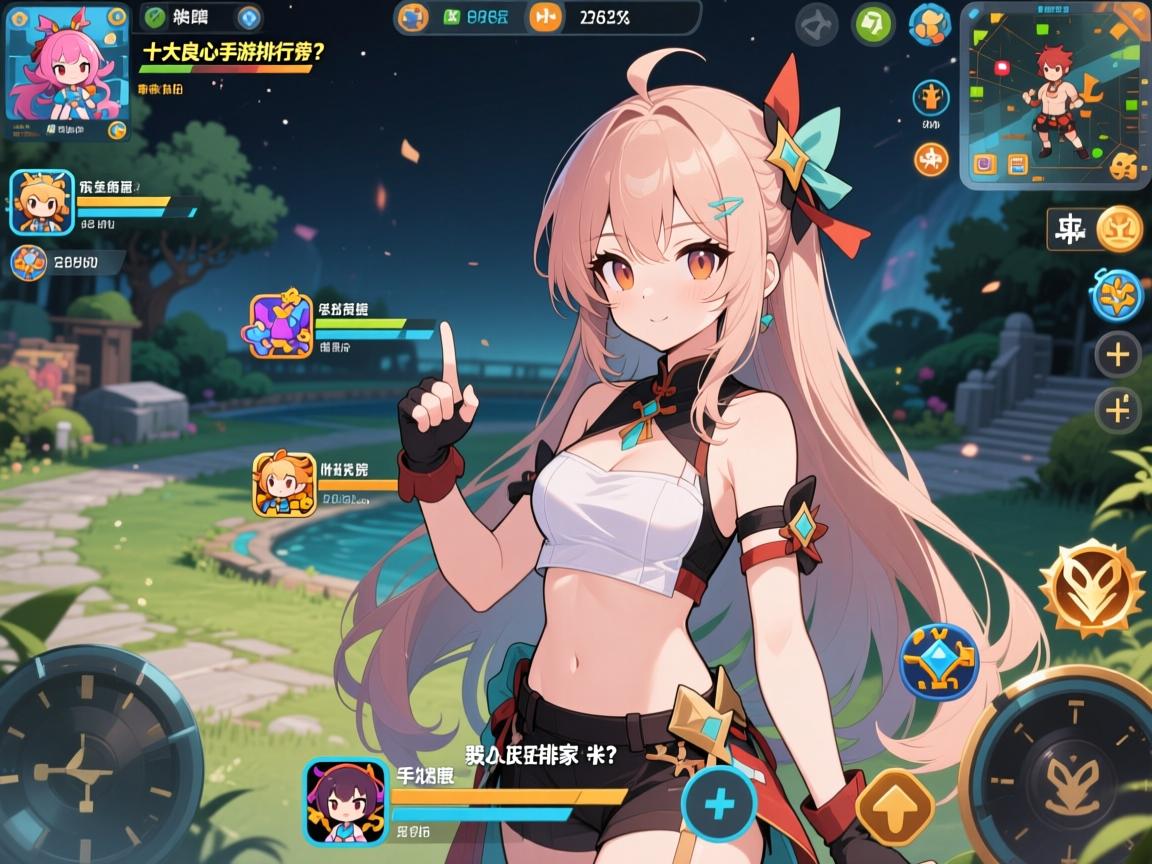The image size is (1152, 864).
Task: Tap the orange figure icon in blue ring
Action: (x=931, y=98)
